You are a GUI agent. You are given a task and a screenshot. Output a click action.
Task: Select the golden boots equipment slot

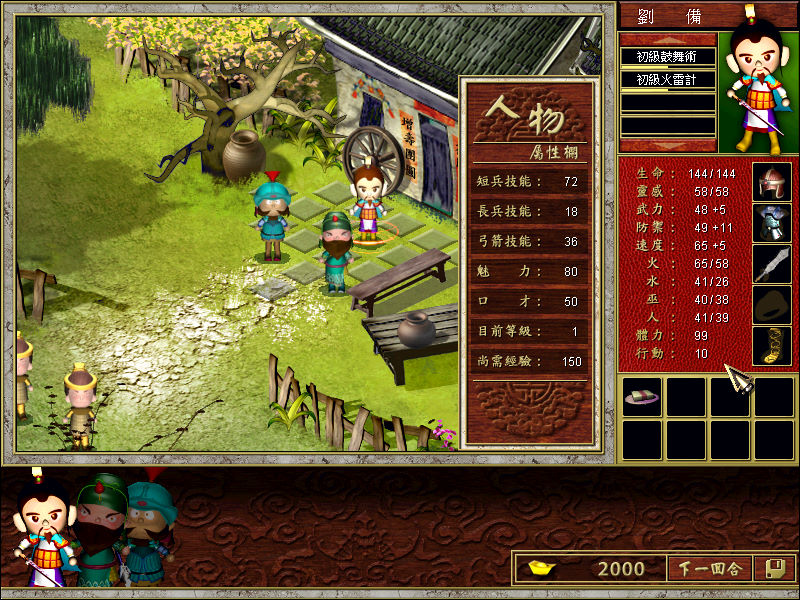tap(771, 346)
